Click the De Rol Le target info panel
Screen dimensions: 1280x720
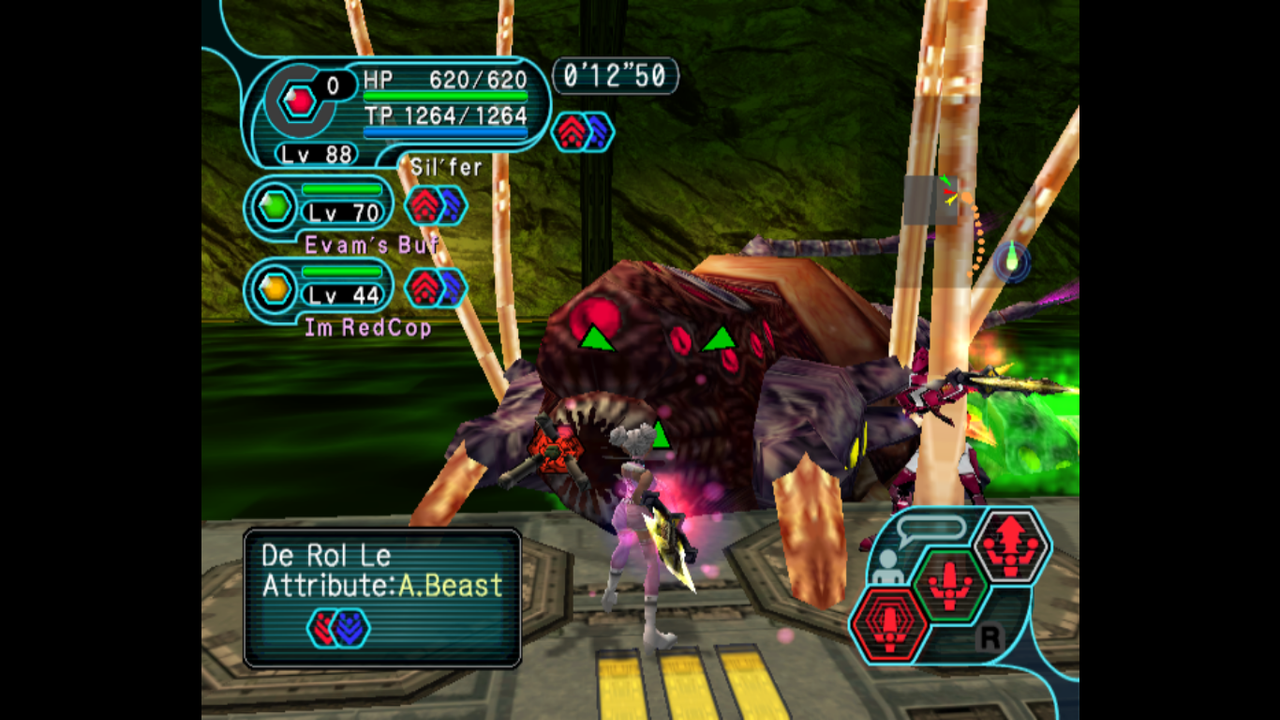382,598
